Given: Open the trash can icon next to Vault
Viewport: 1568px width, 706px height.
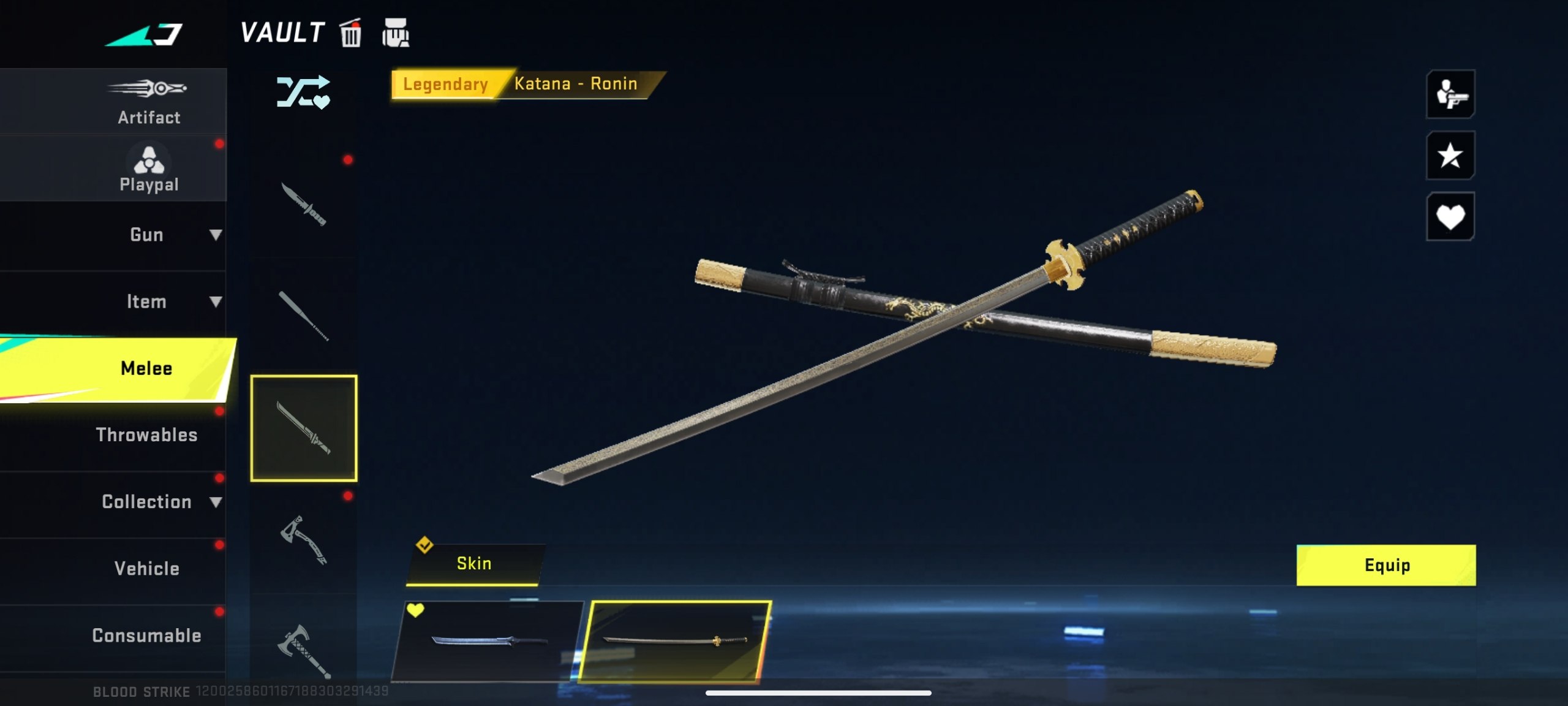Looking at the screenshot, I should coord(351,33).
